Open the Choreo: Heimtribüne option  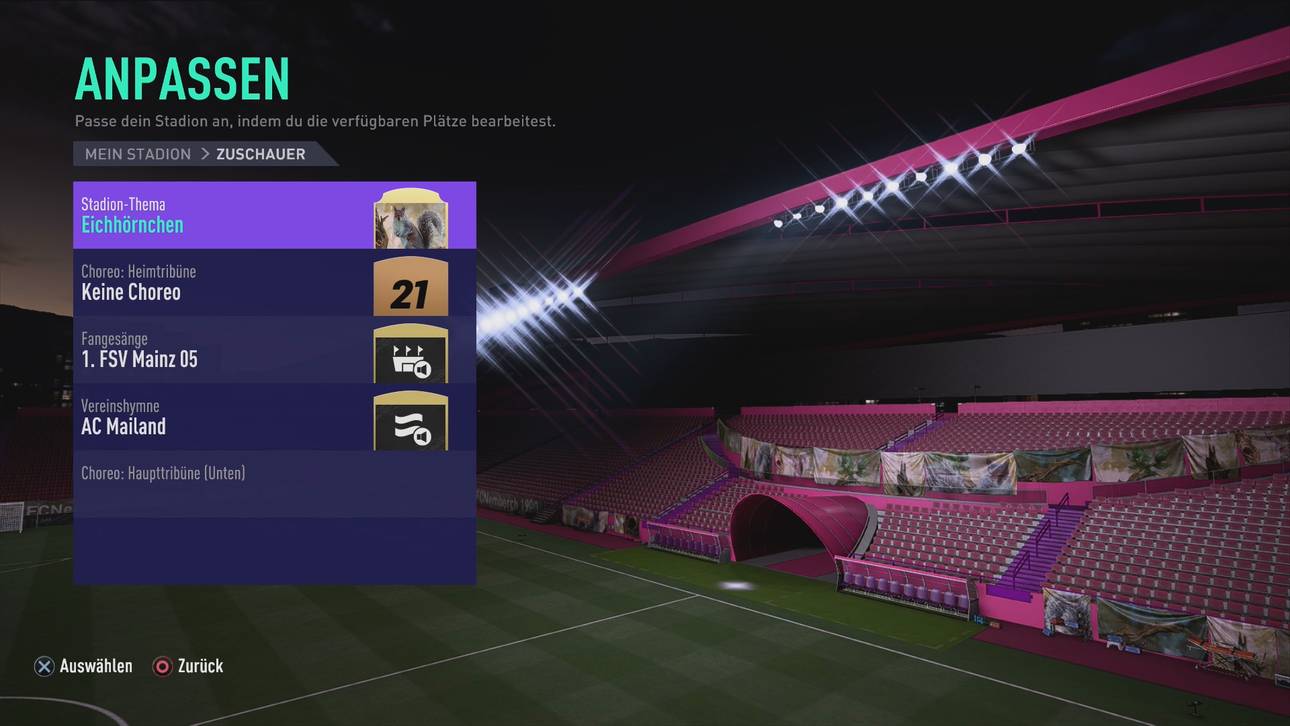(x=220, y=283)
